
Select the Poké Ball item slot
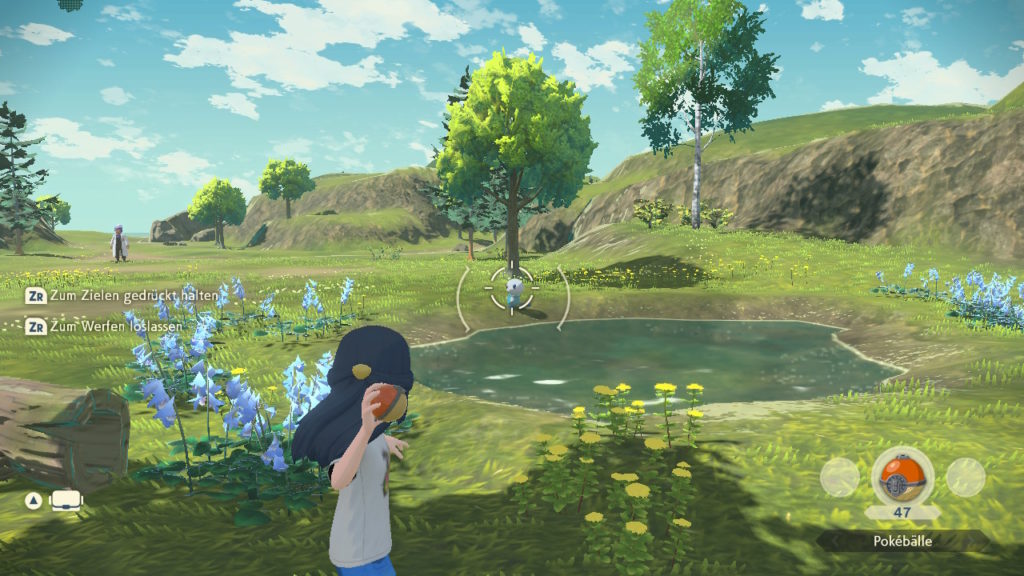[x=902, y=474]
